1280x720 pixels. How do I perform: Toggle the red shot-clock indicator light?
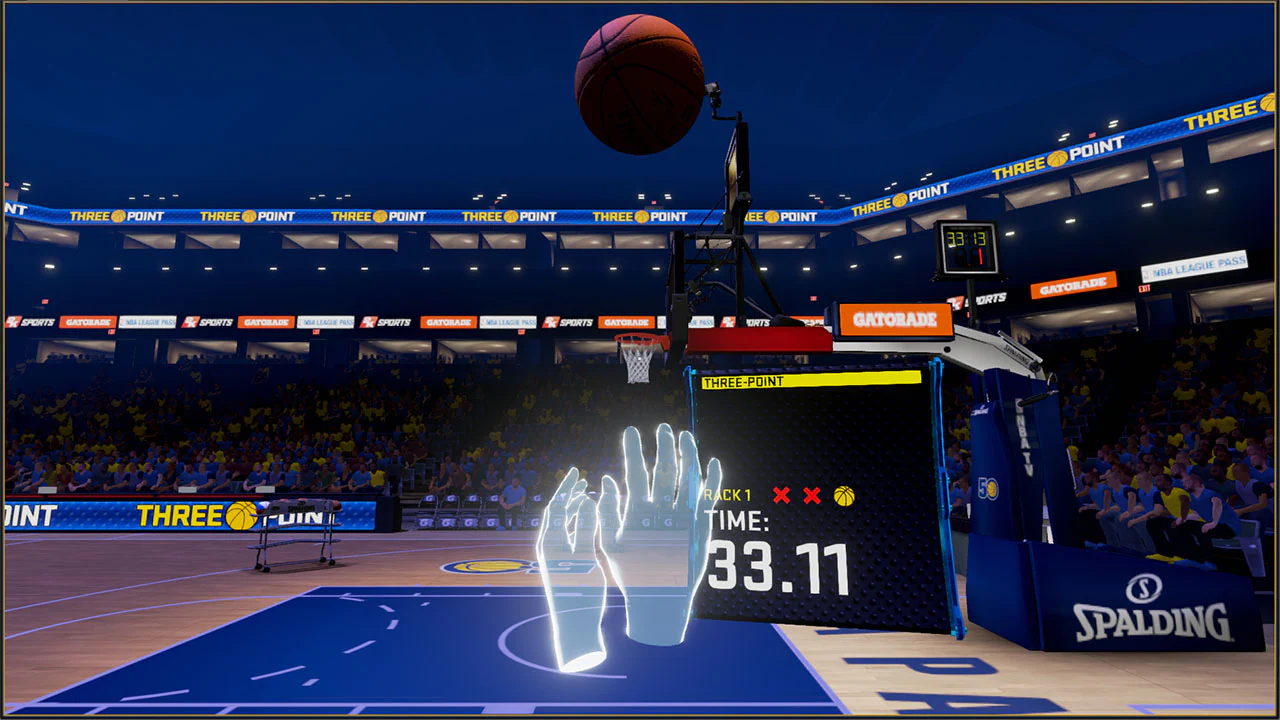point(980,256)
